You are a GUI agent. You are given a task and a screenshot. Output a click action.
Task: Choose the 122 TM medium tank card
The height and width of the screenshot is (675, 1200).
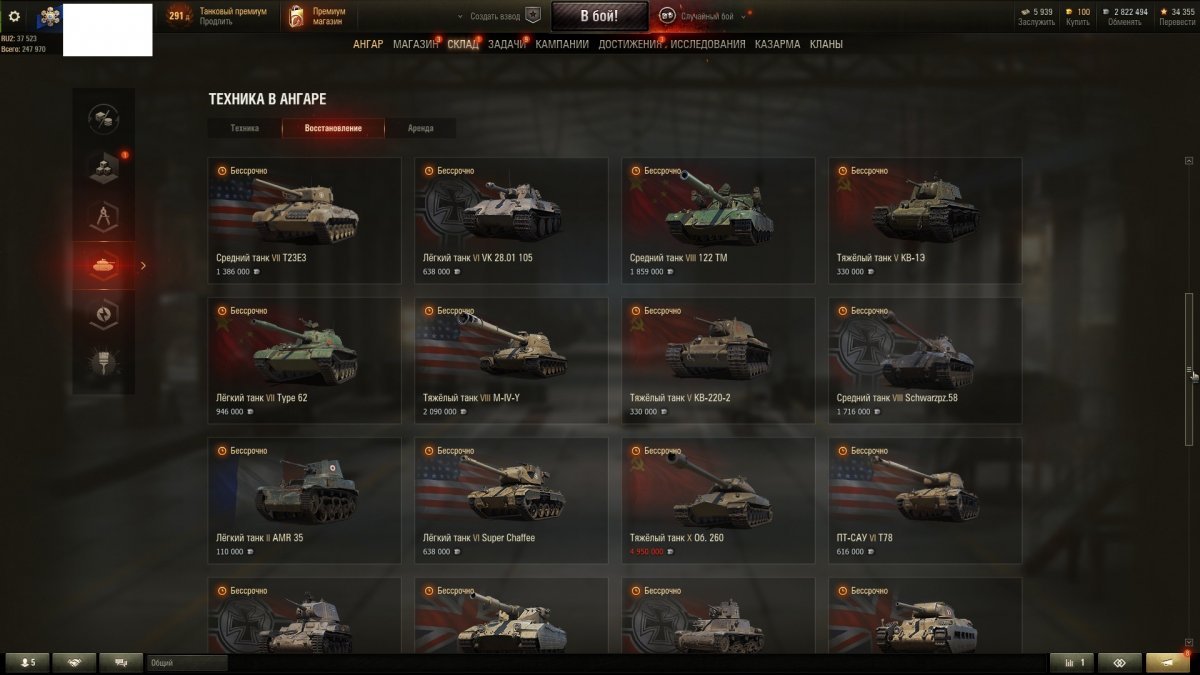tap(718, 220)
